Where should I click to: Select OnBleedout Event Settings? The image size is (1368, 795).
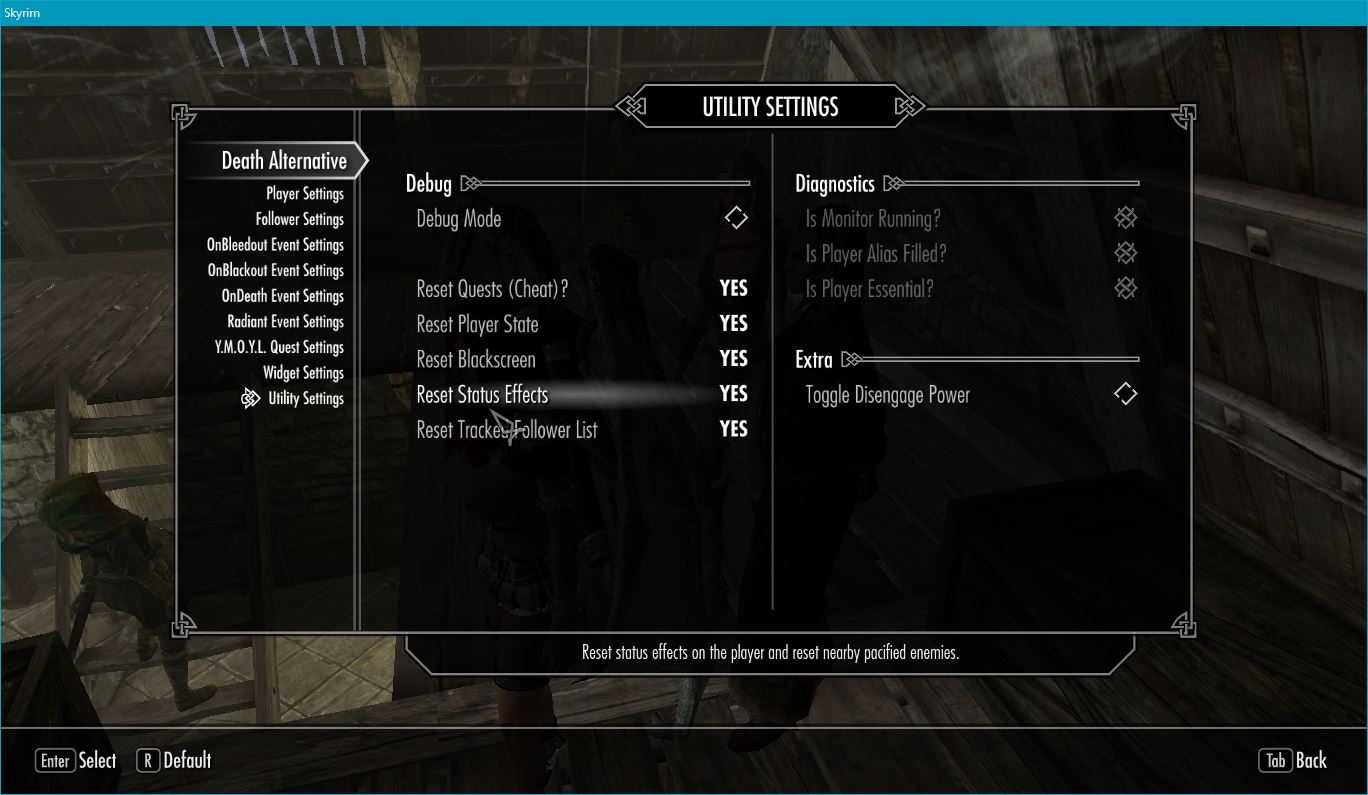tap(275, 245)
